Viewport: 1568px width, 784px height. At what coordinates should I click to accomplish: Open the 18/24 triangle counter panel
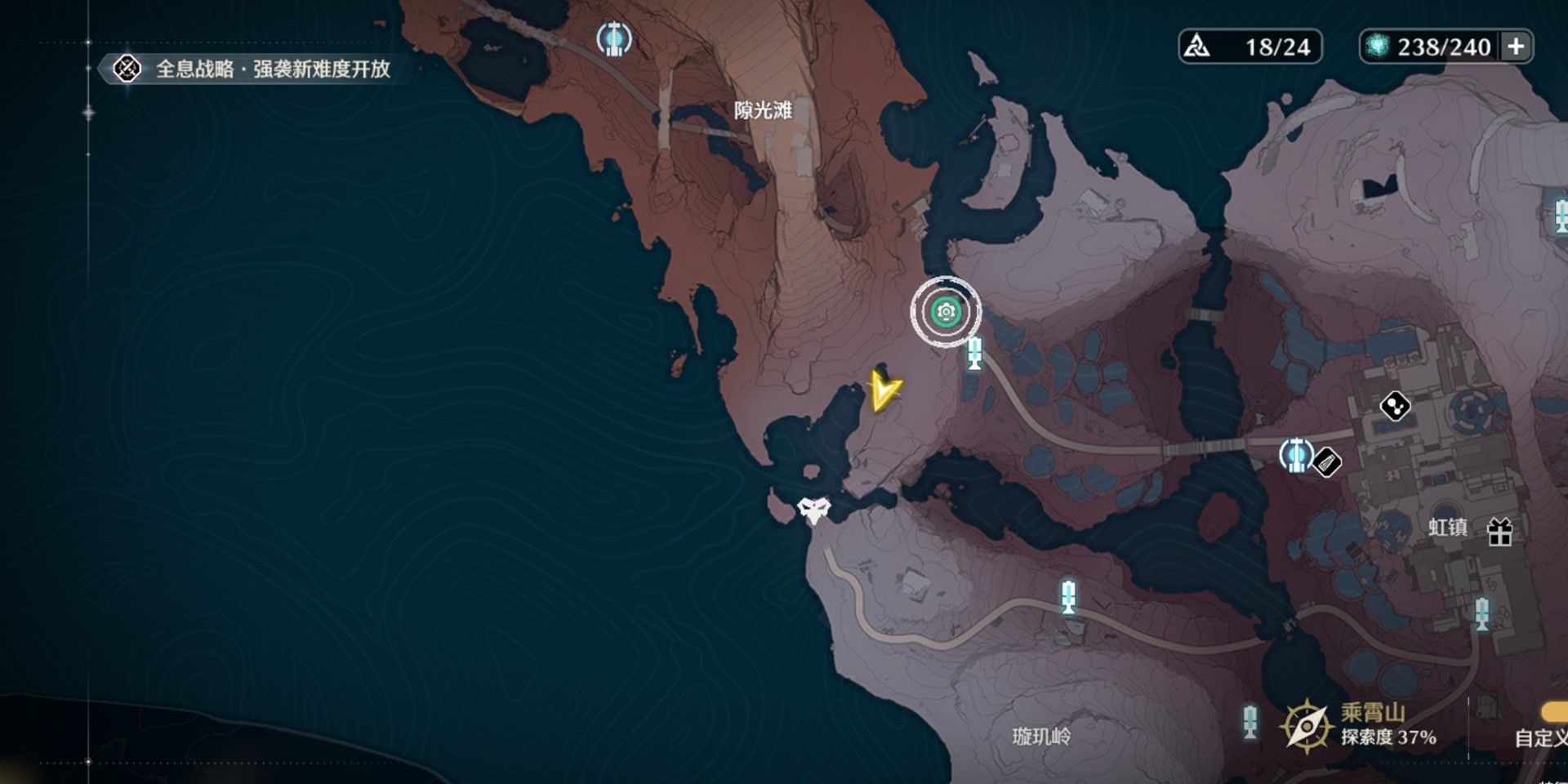point(1249,47)
